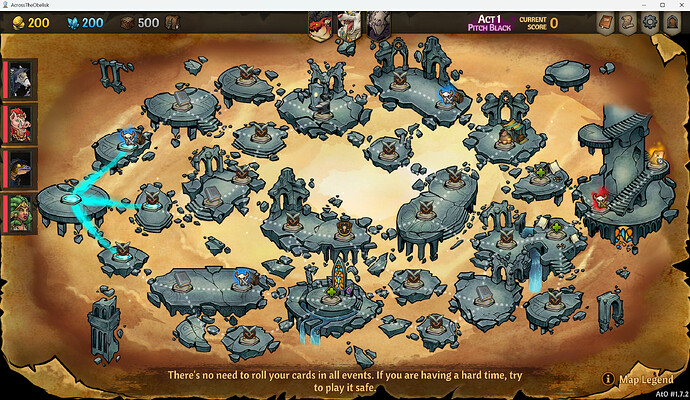Click the blue crystal shards icon
690x400 pixels.
(72, 23)
